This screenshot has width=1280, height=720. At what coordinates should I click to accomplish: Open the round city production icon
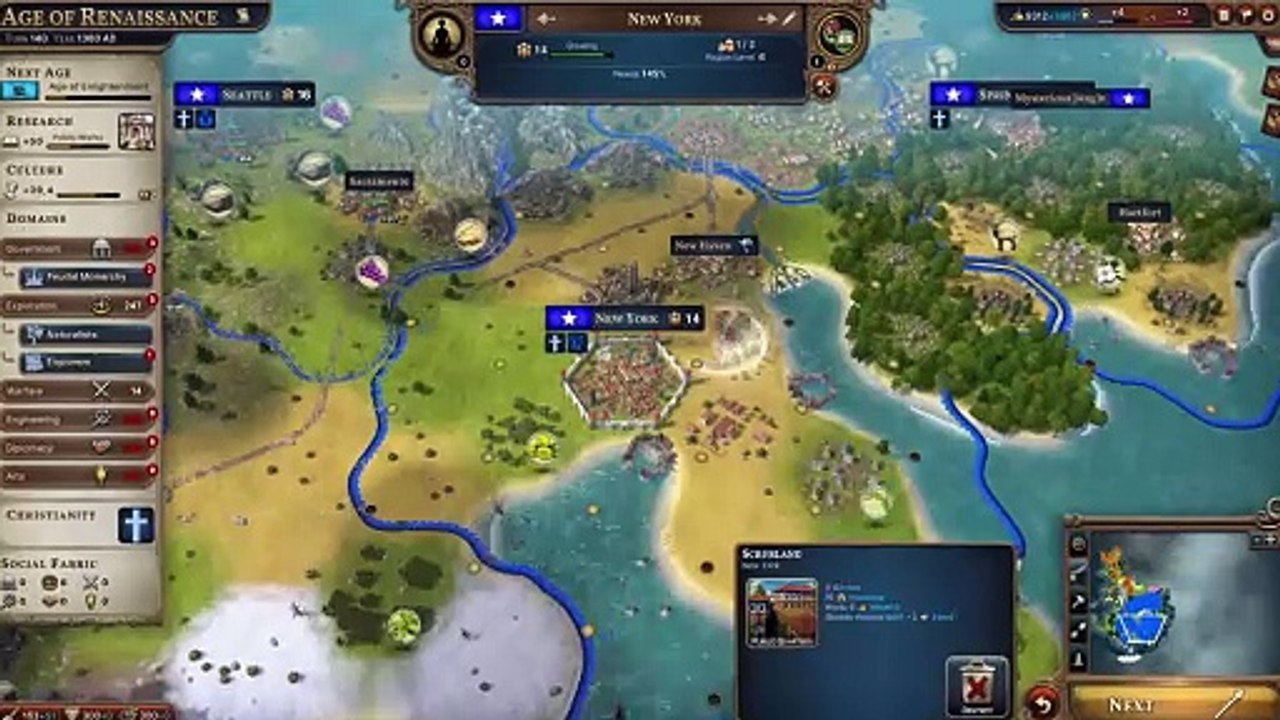click(x=839, y=37)
